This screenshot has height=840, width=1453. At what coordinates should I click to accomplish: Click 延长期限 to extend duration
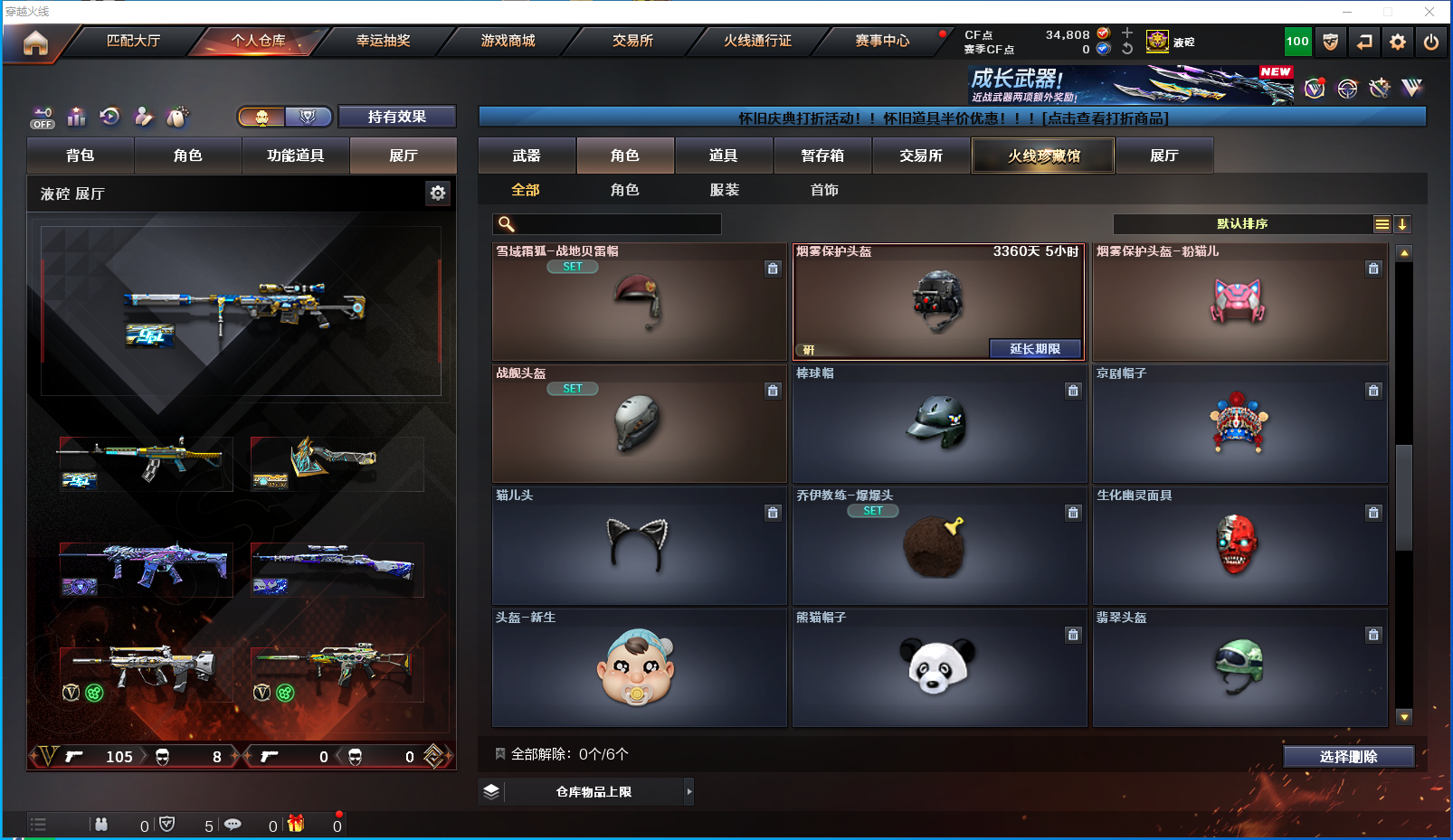[1035, 349]
